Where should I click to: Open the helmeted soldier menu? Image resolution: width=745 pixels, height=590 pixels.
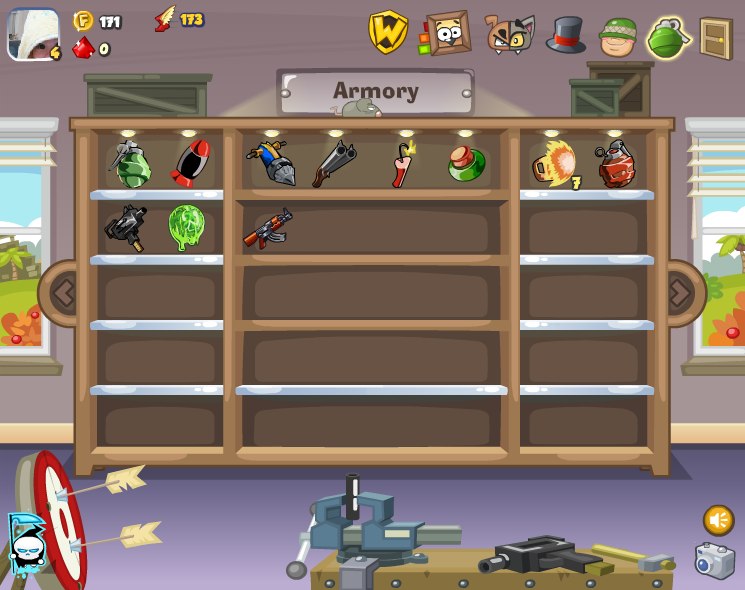(618, 36)
